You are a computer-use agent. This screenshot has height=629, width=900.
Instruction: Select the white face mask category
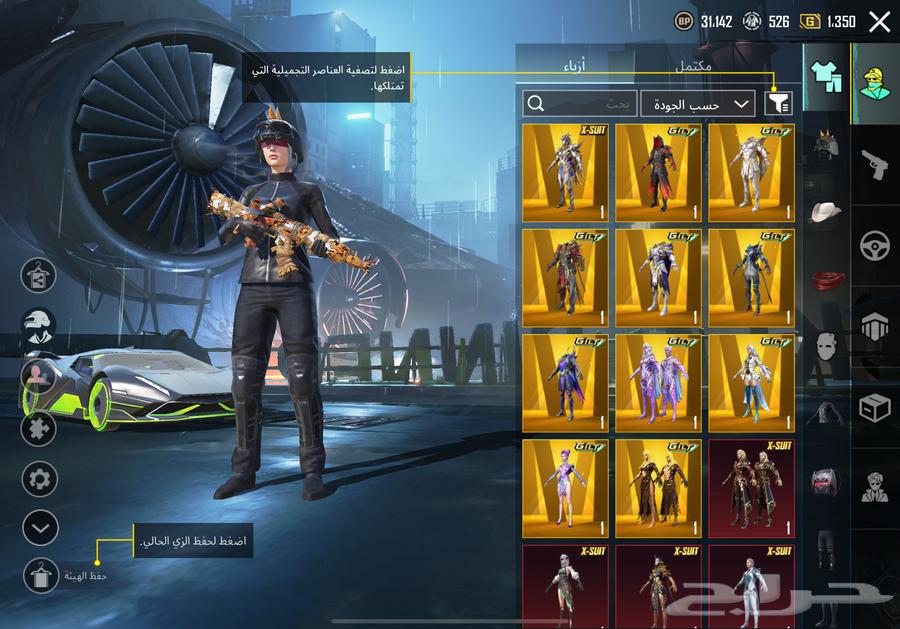[826, 346]
